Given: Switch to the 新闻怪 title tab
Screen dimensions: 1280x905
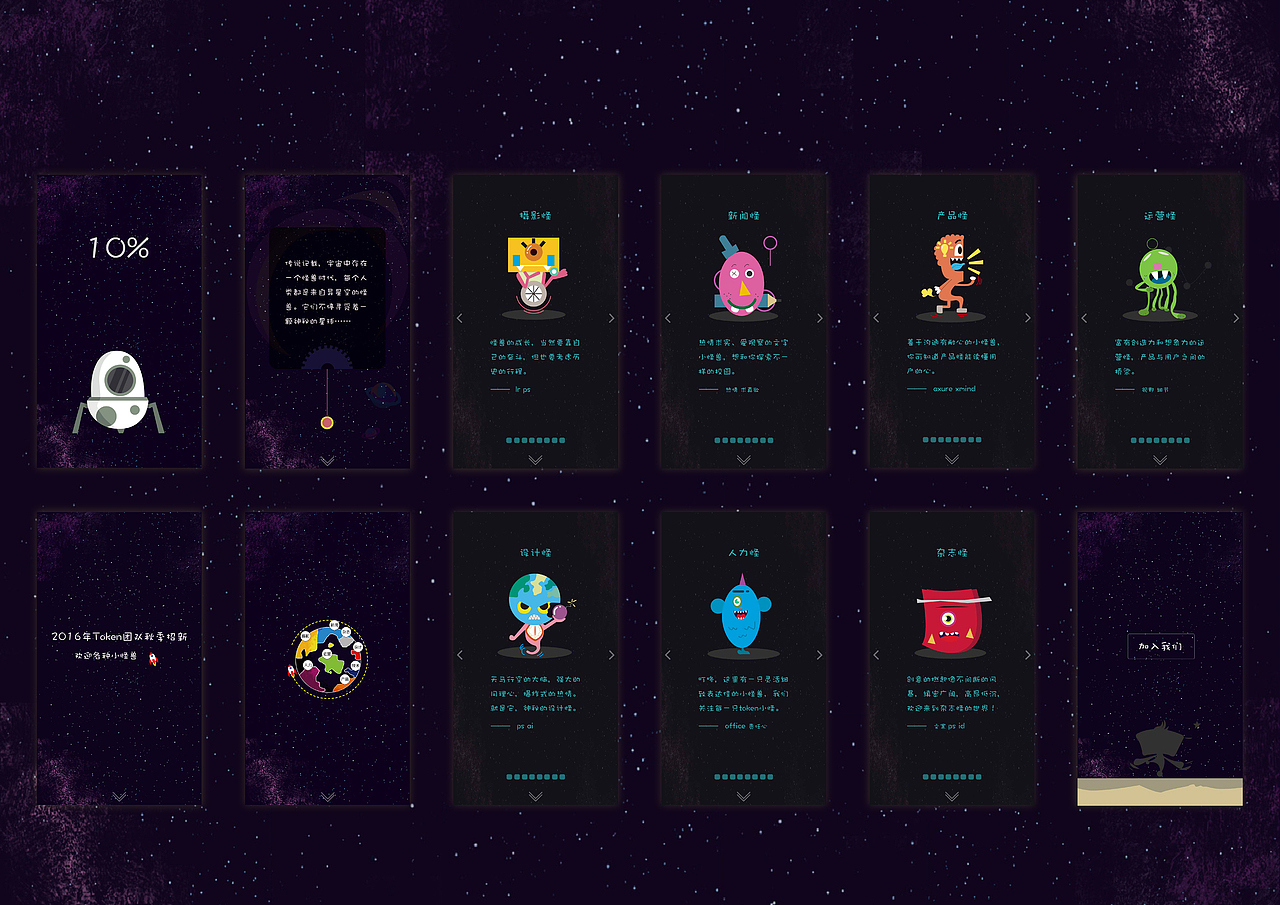Looking at the screenshot, I should [742, 214].
